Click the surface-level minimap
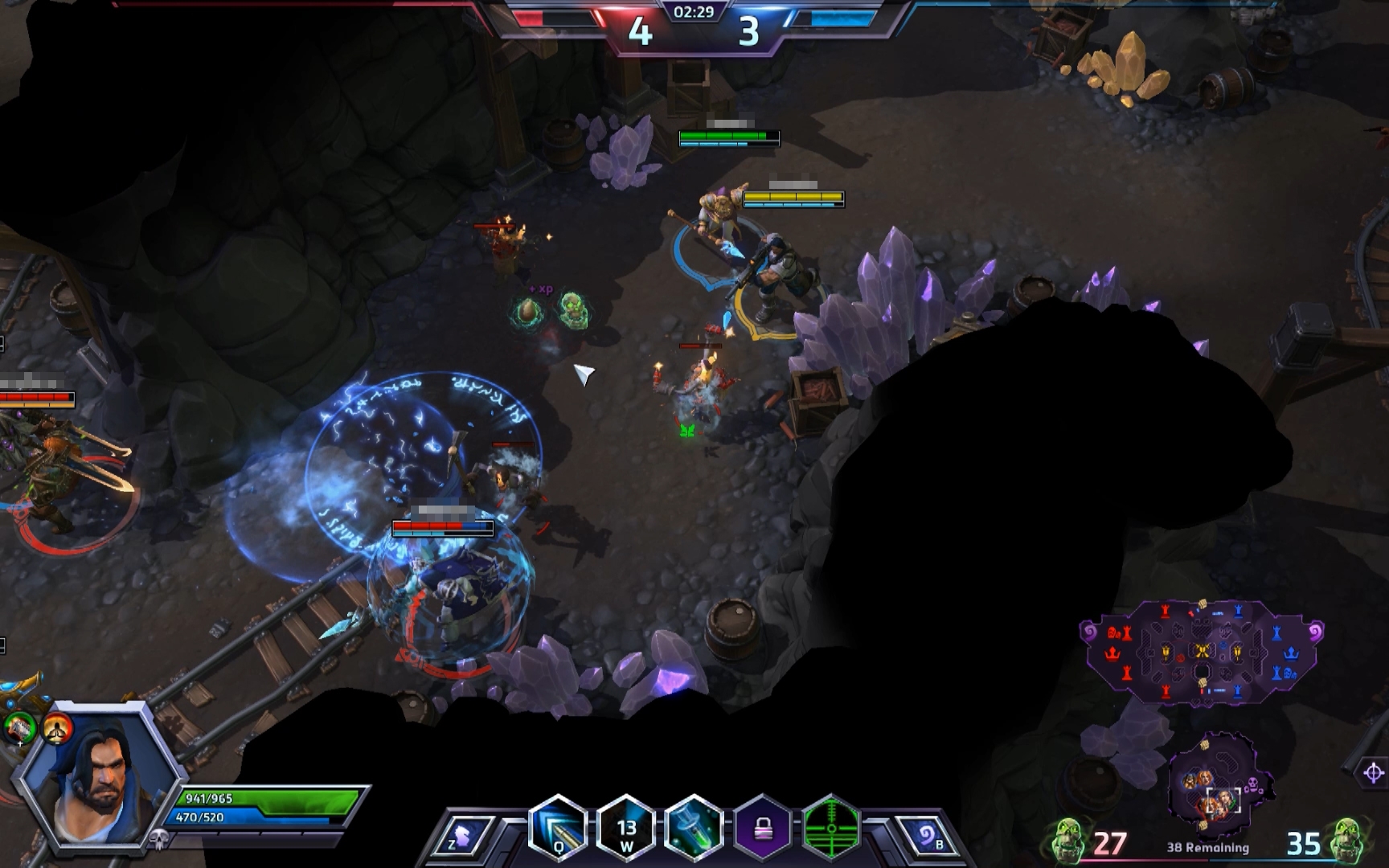Viewport: 1389px width, 868px height. (1201, 651)
